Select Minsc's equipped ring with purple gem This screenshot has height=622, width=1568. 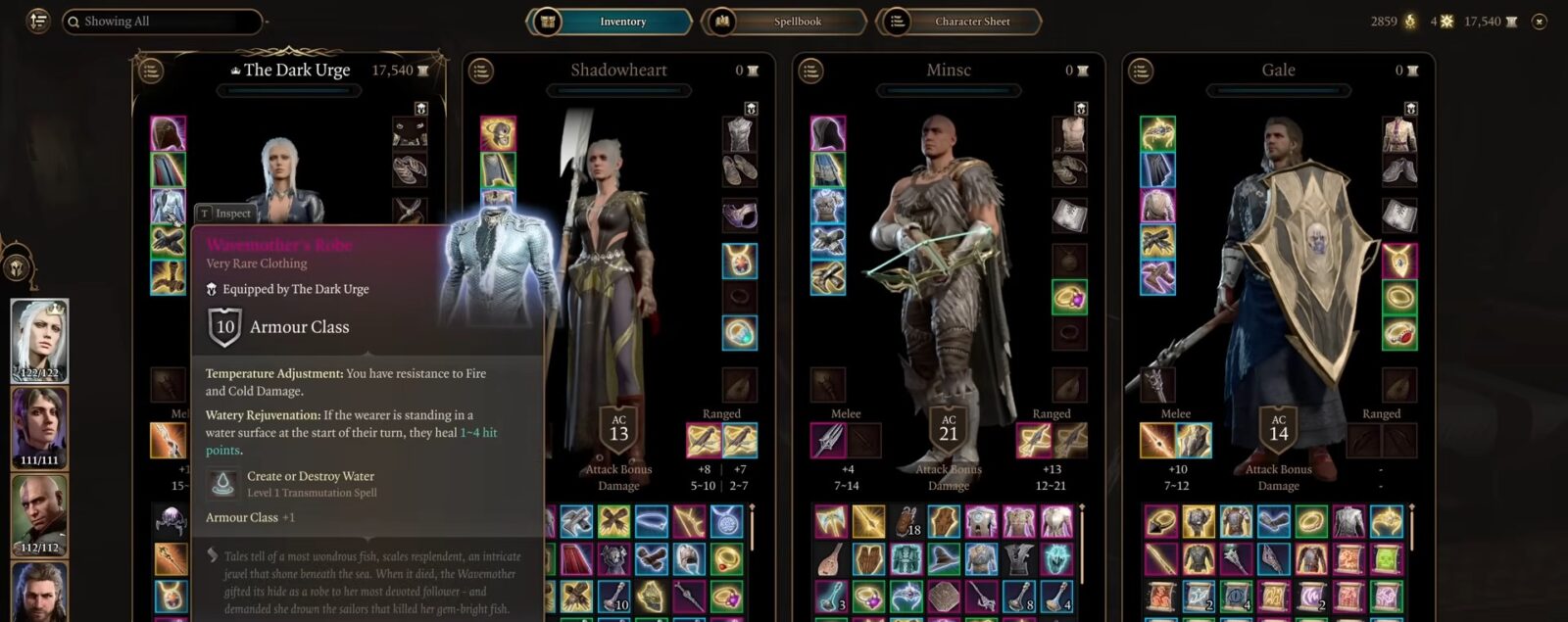point(1069,297)
